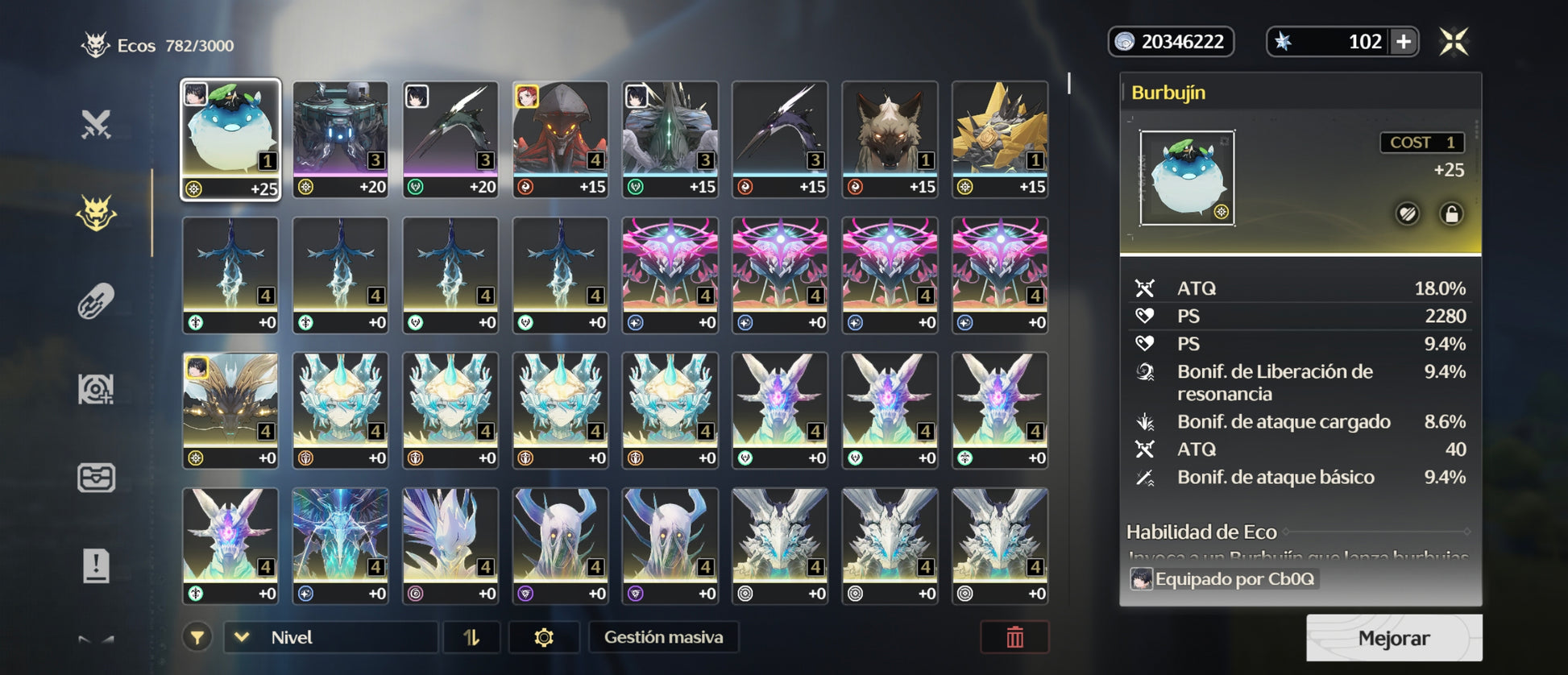Toggle the lock on Burbujín echo
Image resolution: width=1568 pixels, height=675 pixels.
[1451, 214]
